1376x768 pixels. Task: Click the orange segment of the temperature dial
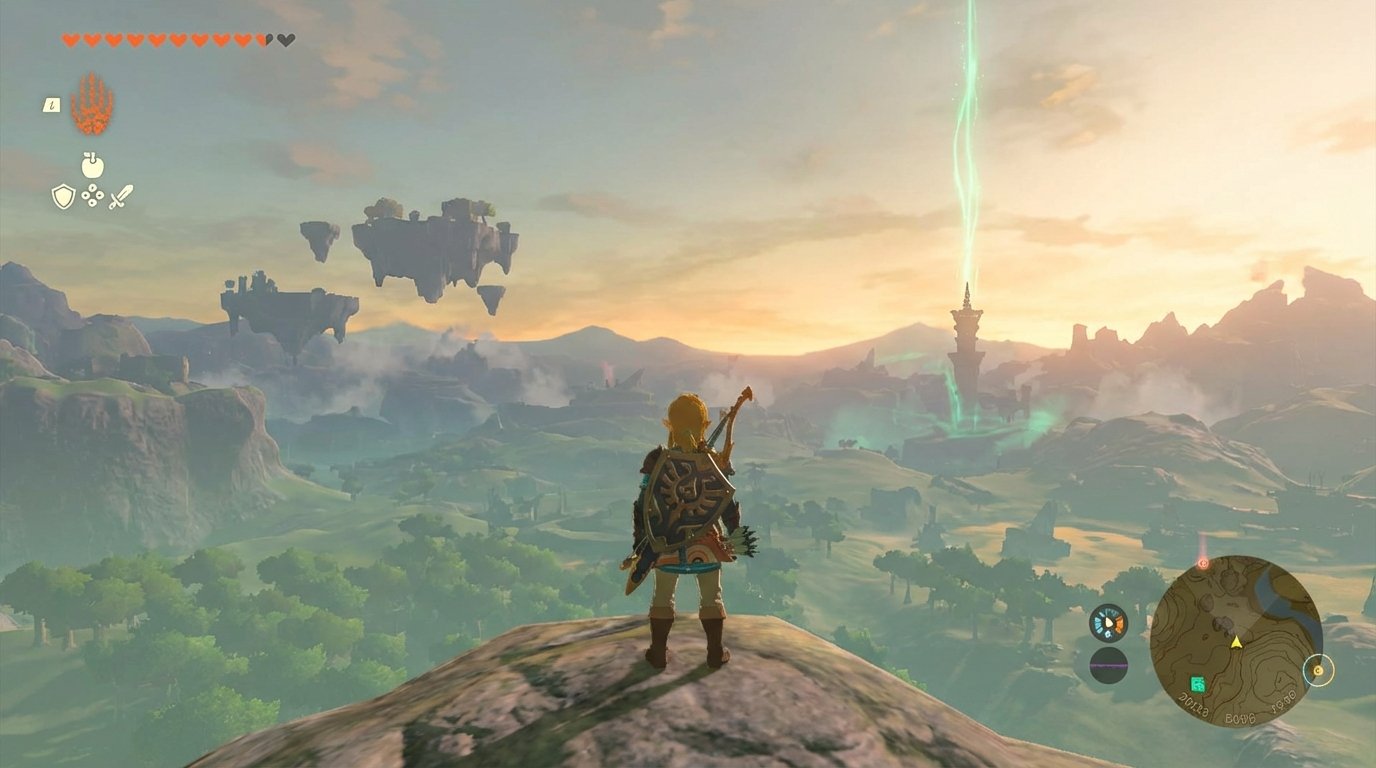tap(1120, 623)
